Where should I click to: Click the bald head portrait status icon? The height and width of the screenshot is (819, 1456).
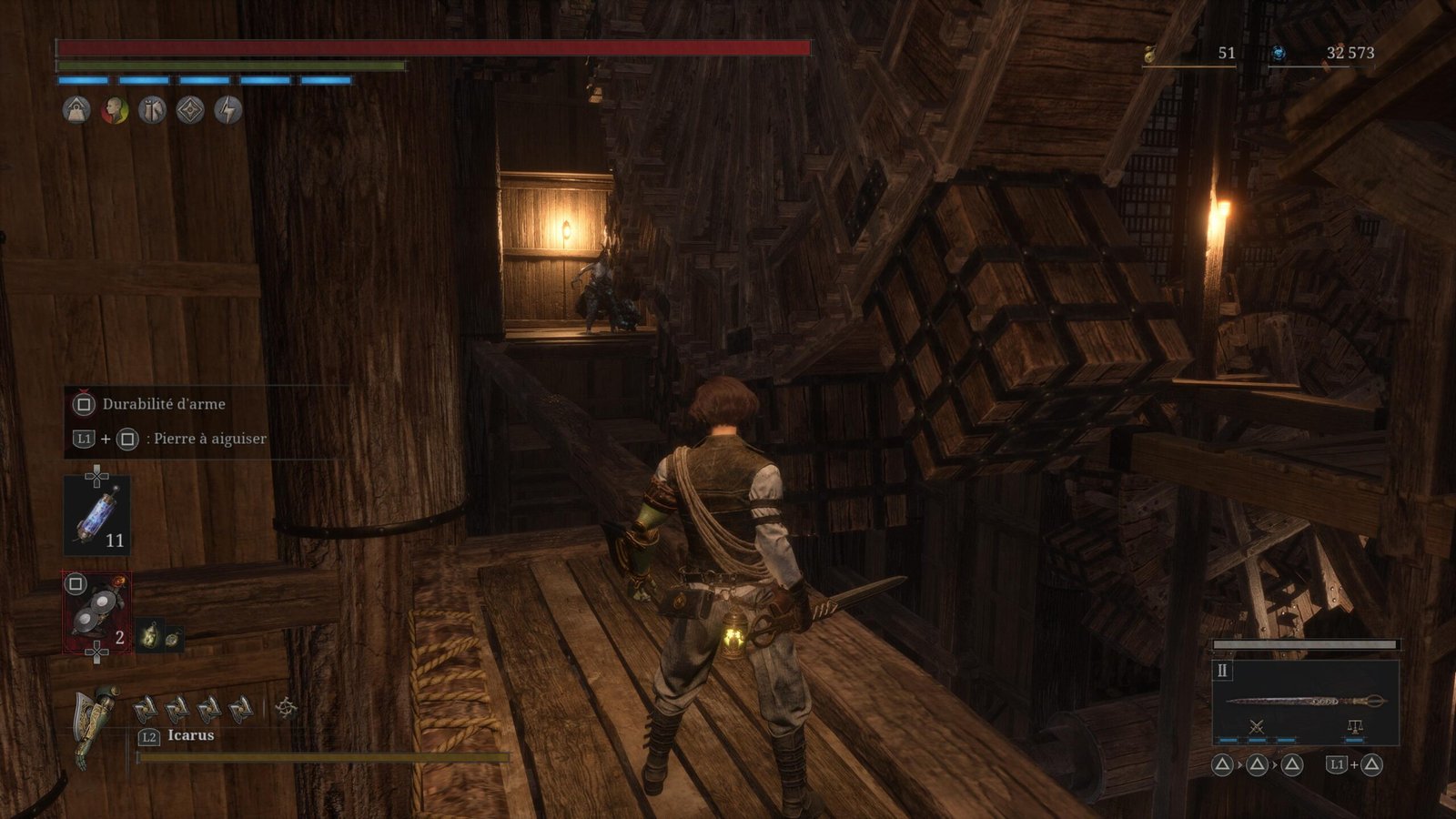(x=115, y=111)
